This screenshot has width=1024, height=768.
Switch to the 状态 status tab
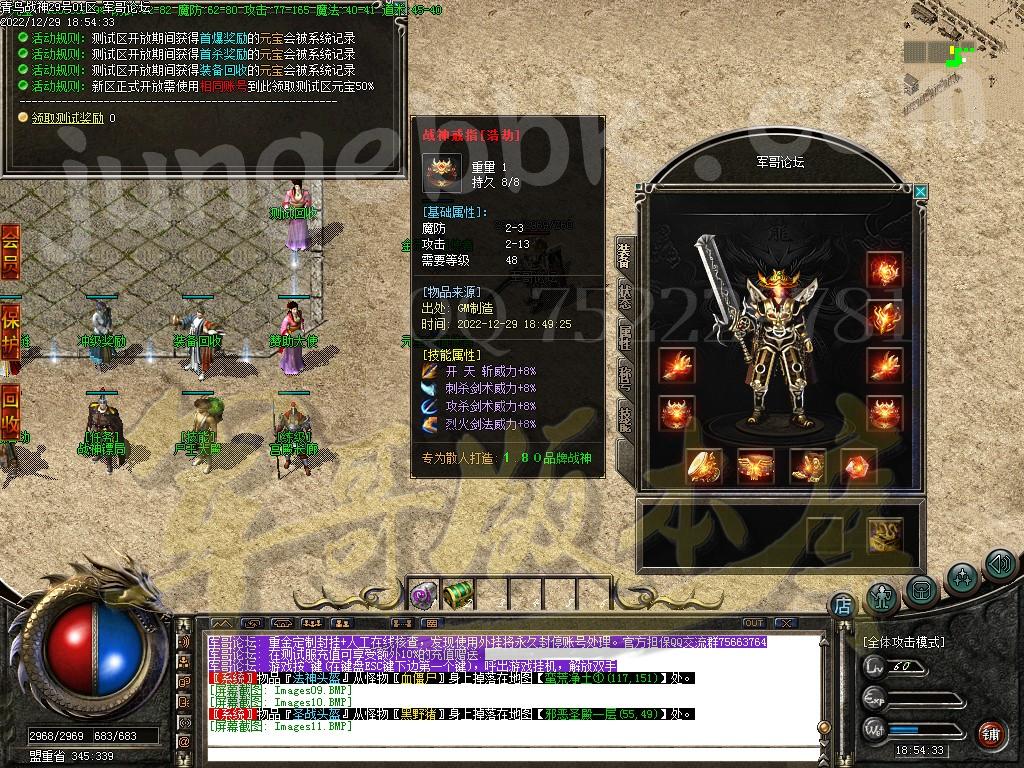click(624, 295)
